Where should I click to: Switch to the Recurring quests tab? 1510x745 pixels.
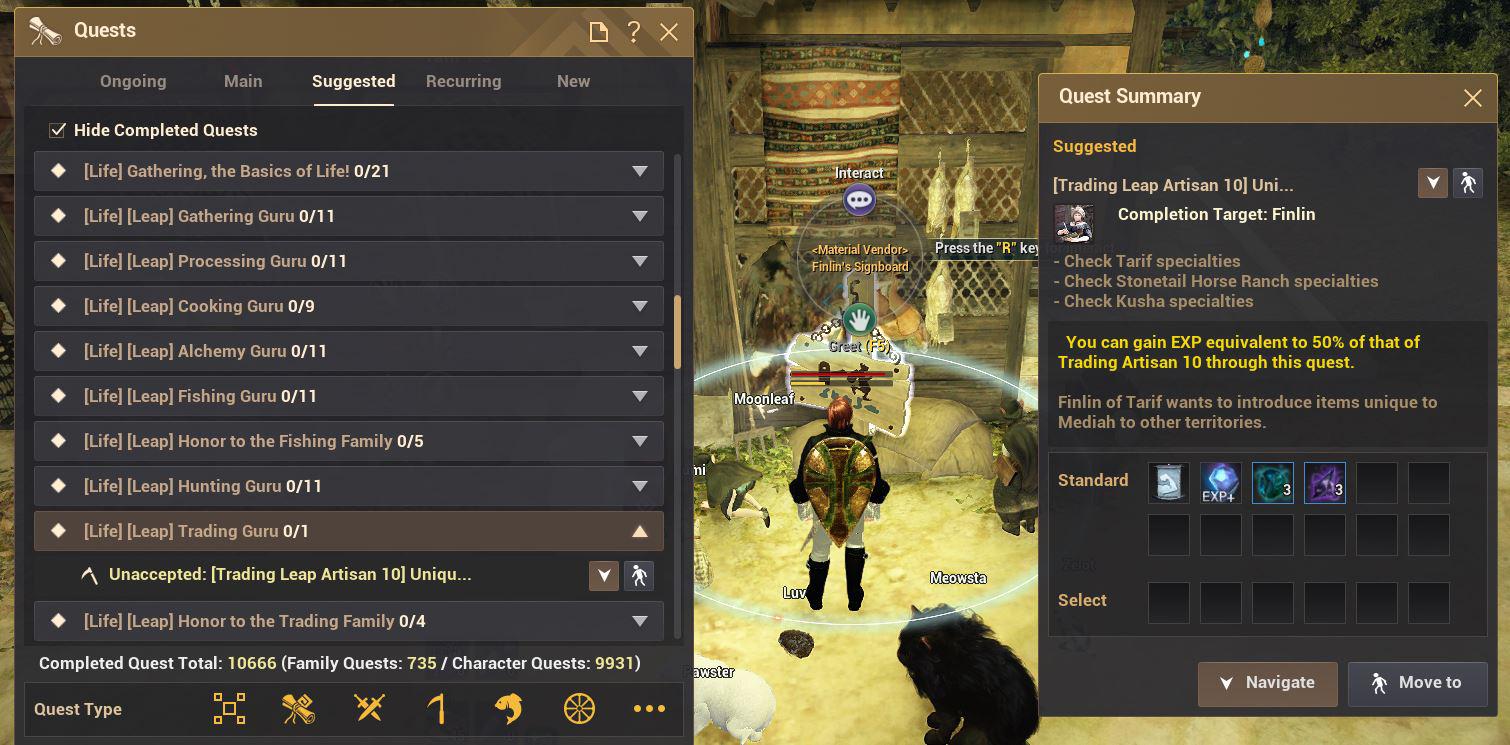pos(463,81)
